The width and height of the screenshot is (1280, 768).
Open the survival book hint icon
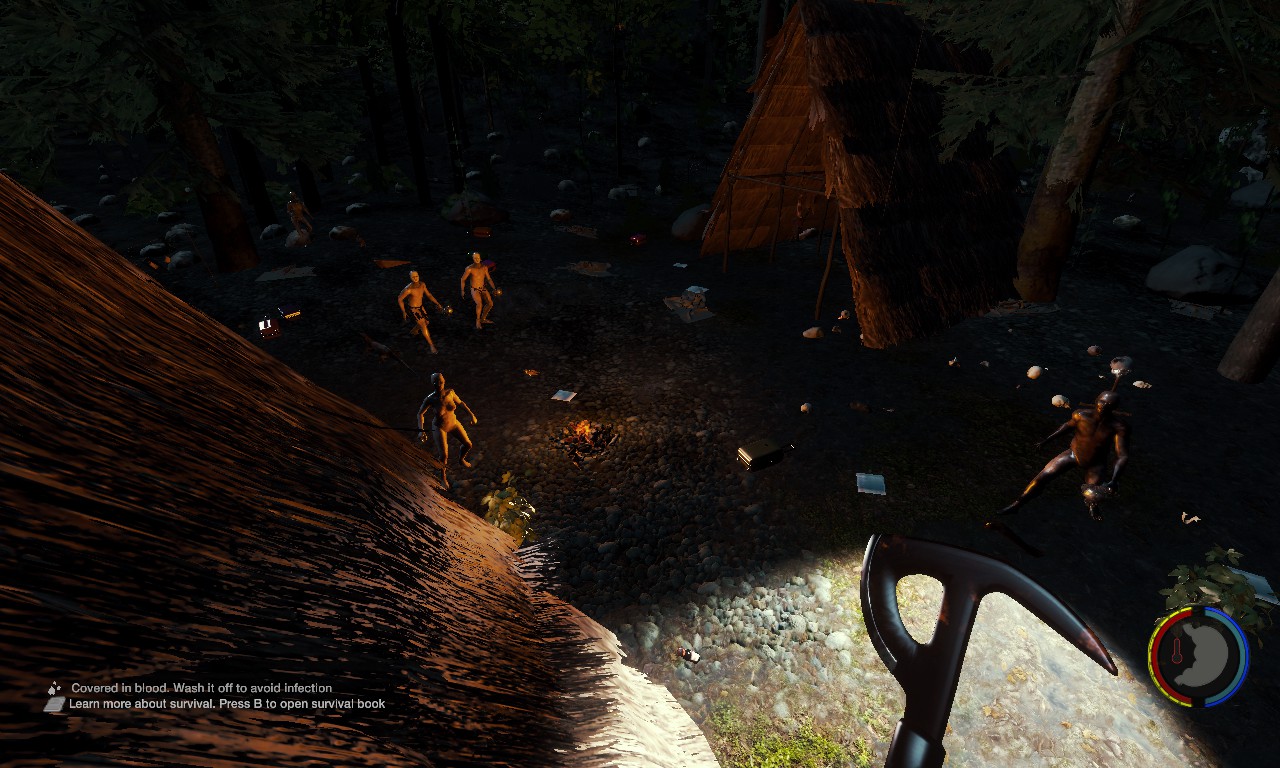point(54,704)
